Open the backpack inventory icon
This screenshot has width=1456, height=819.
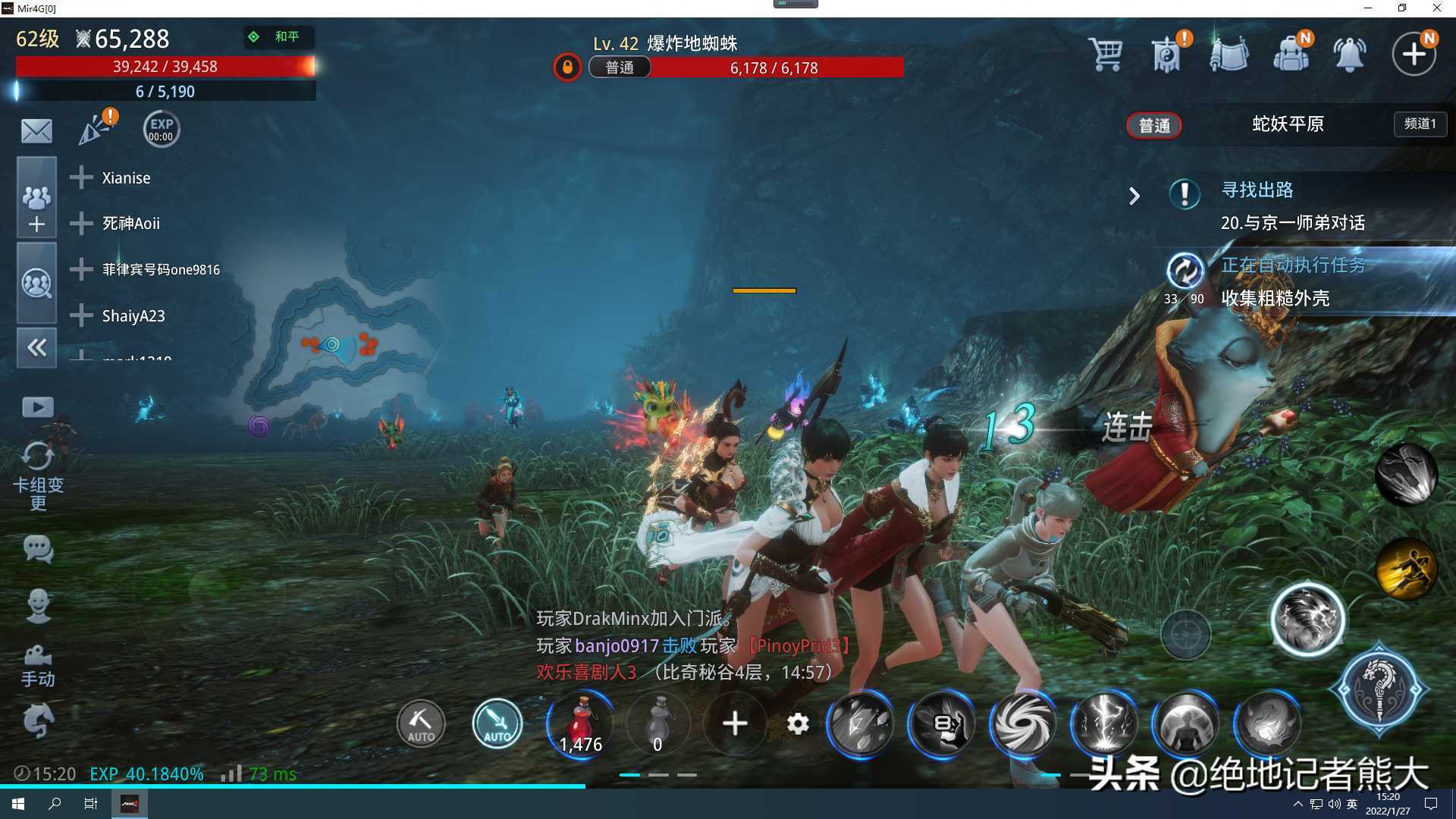pyautogui.click(x=1291, y=55)
